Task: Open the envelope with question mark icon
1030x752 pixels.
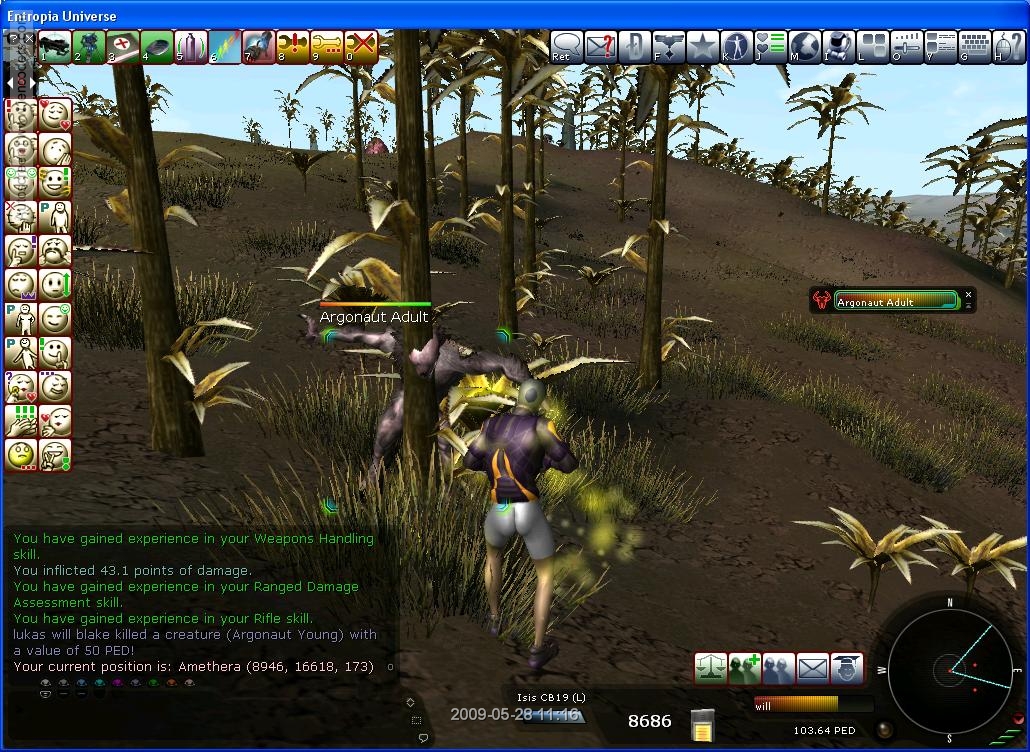Action: coord(601,46)
